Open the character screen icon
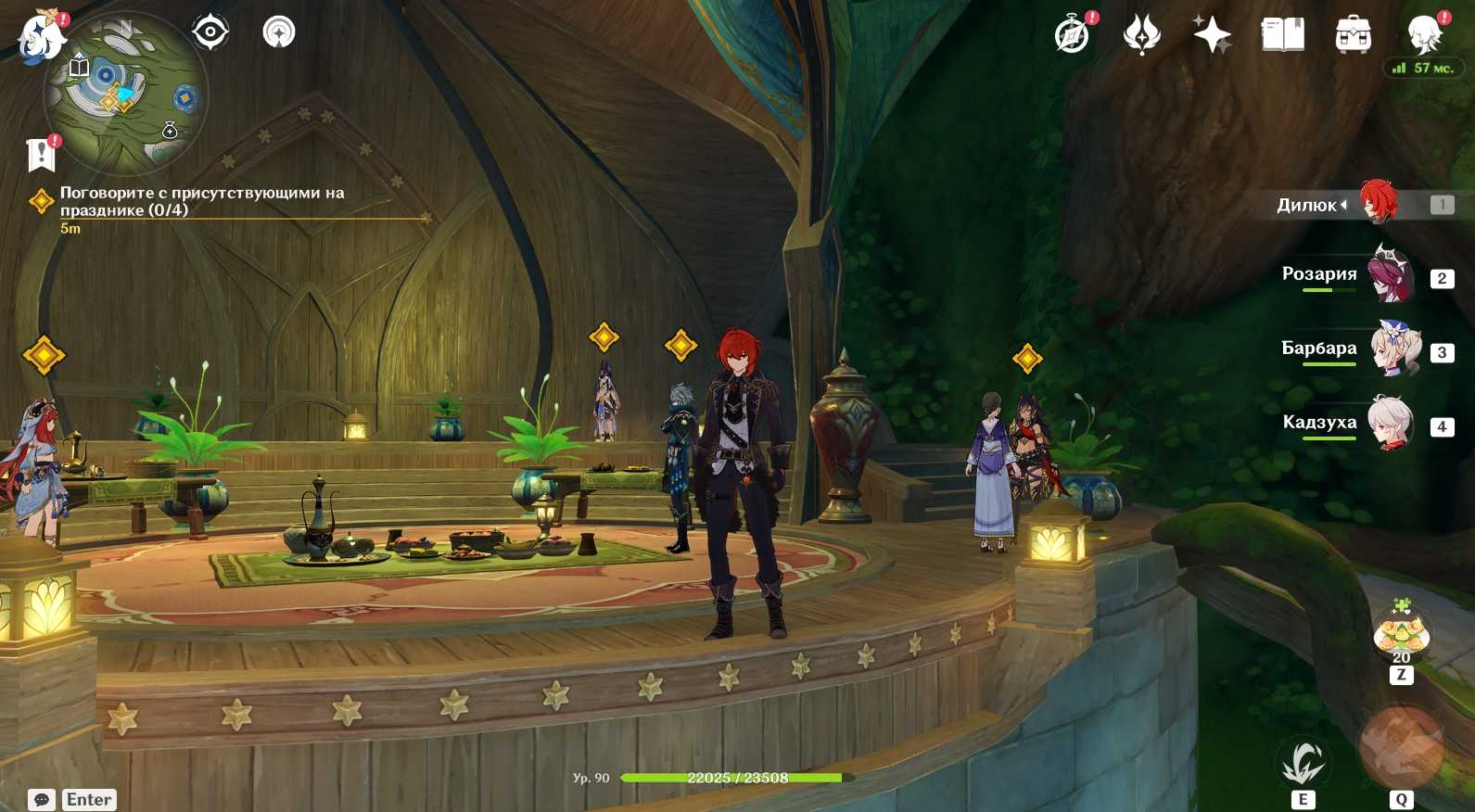Image resolution: width=1475 pixels, height=812 pixels. pos(1423,35)
